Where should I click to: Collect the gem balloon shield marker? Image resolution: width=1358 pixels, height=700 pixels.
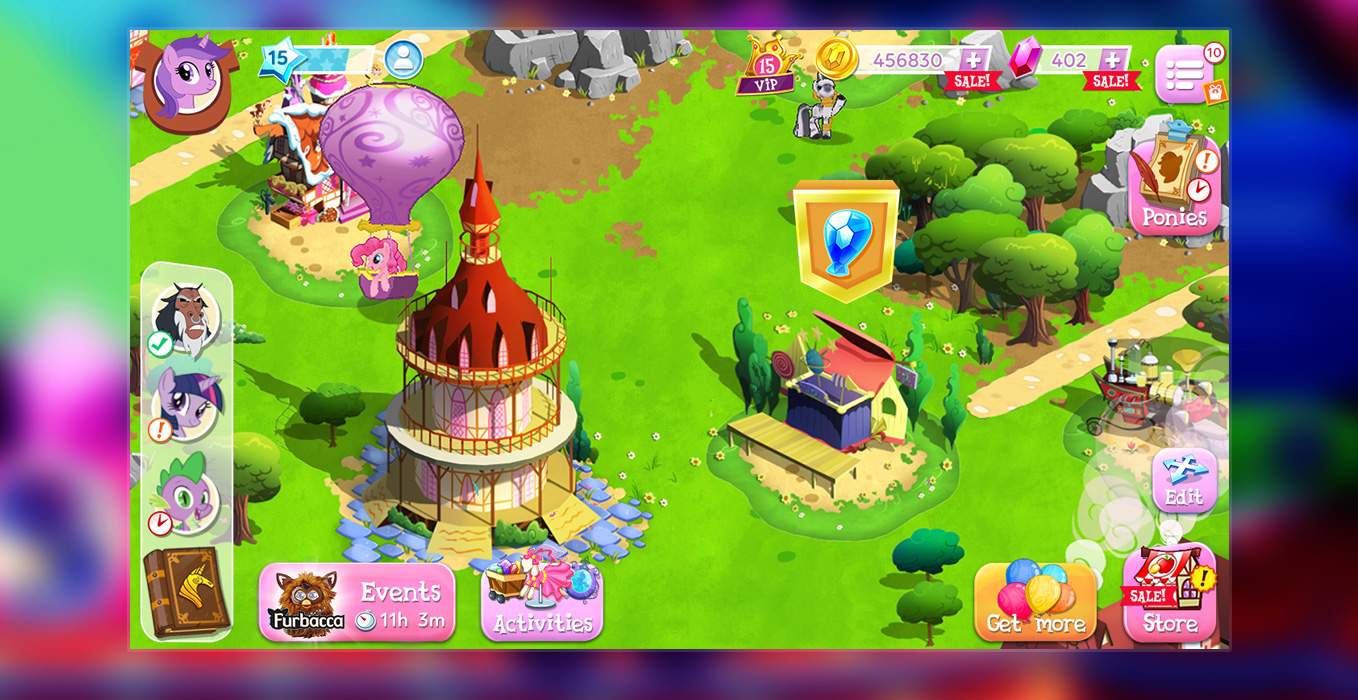pos(846,240)
